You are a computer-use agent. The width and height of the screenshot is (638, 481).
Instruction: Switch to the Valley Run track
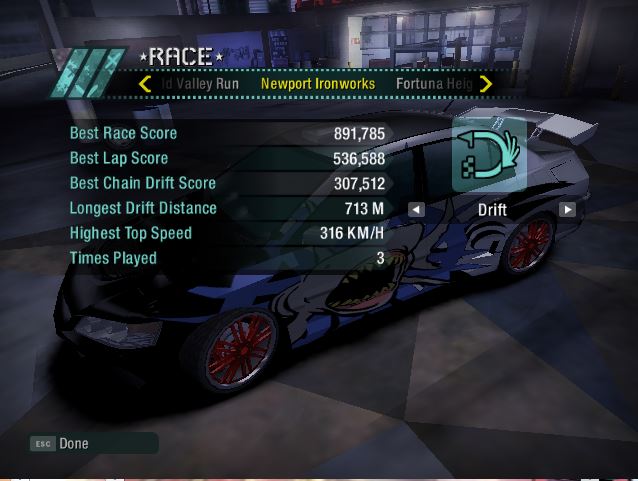tap(201, 84)
